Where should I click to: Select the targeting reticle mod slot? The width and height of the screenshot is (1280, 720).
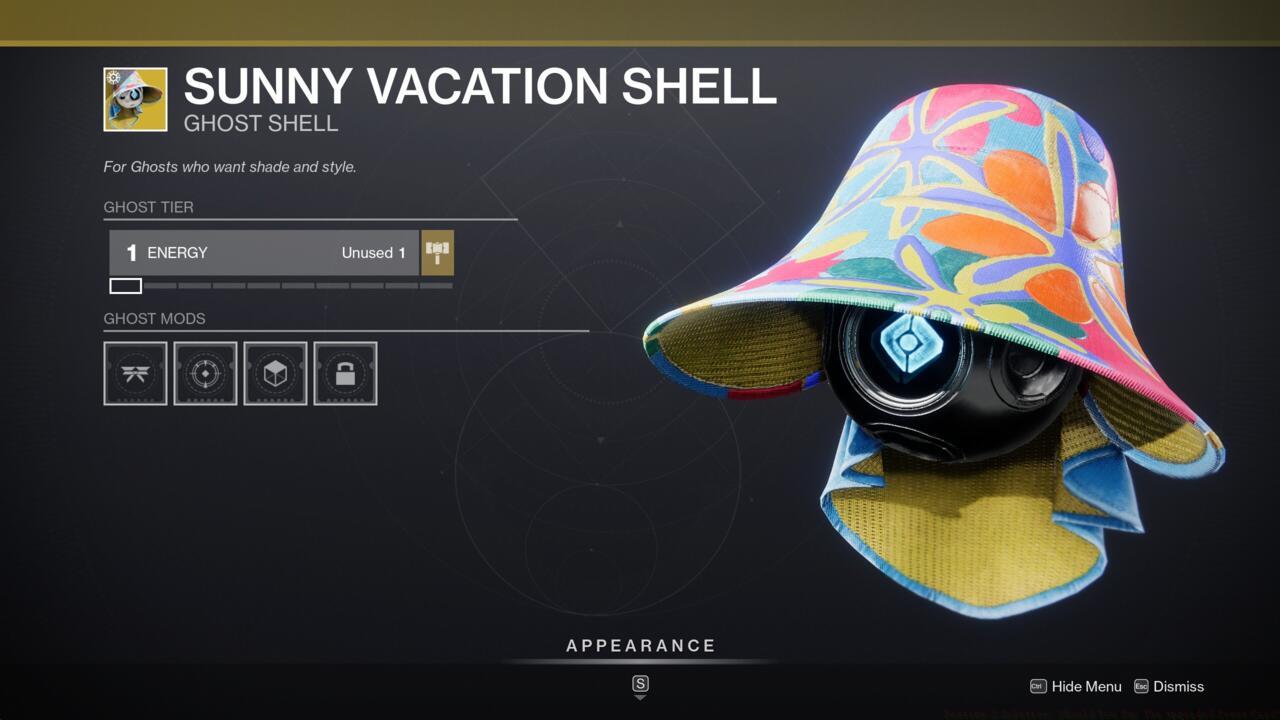[205, 373]
